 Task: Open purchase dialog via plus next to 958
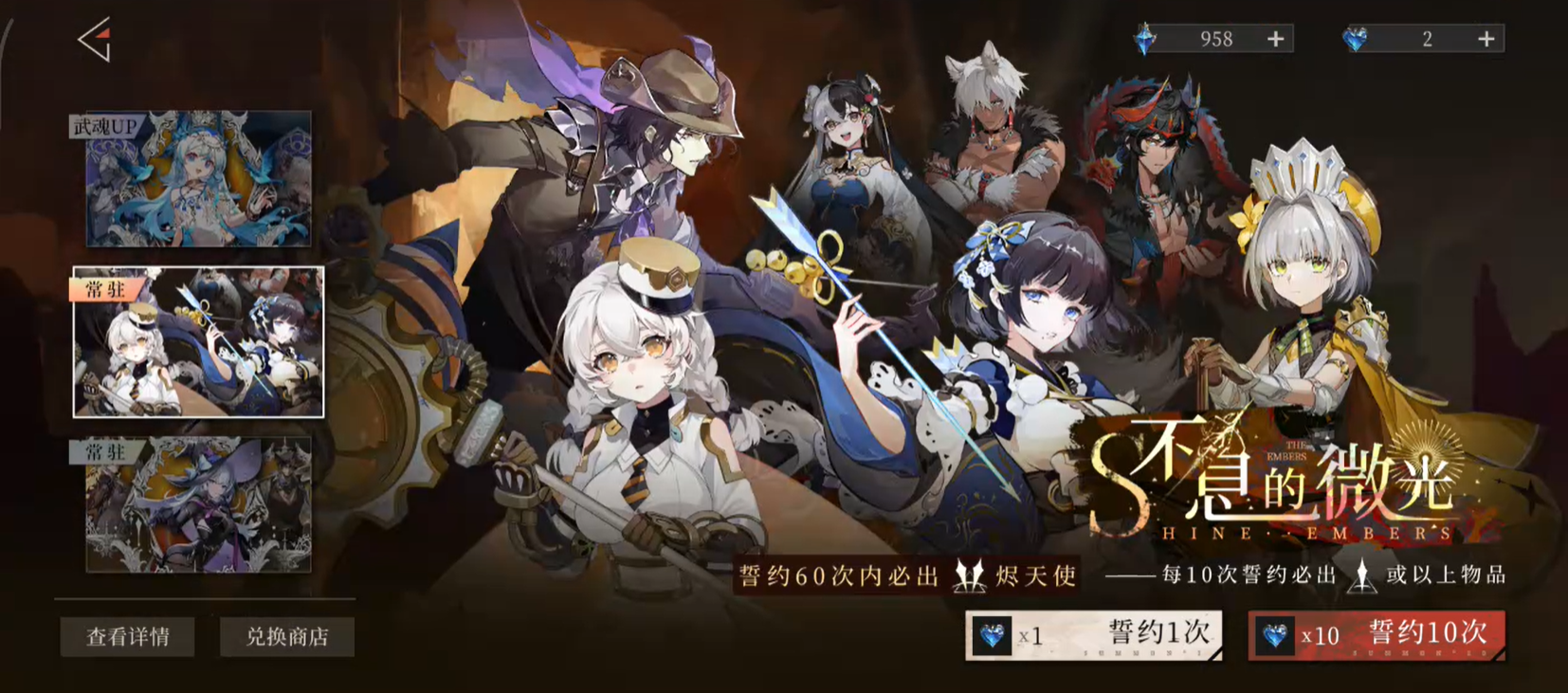[x=1275, y=39]
